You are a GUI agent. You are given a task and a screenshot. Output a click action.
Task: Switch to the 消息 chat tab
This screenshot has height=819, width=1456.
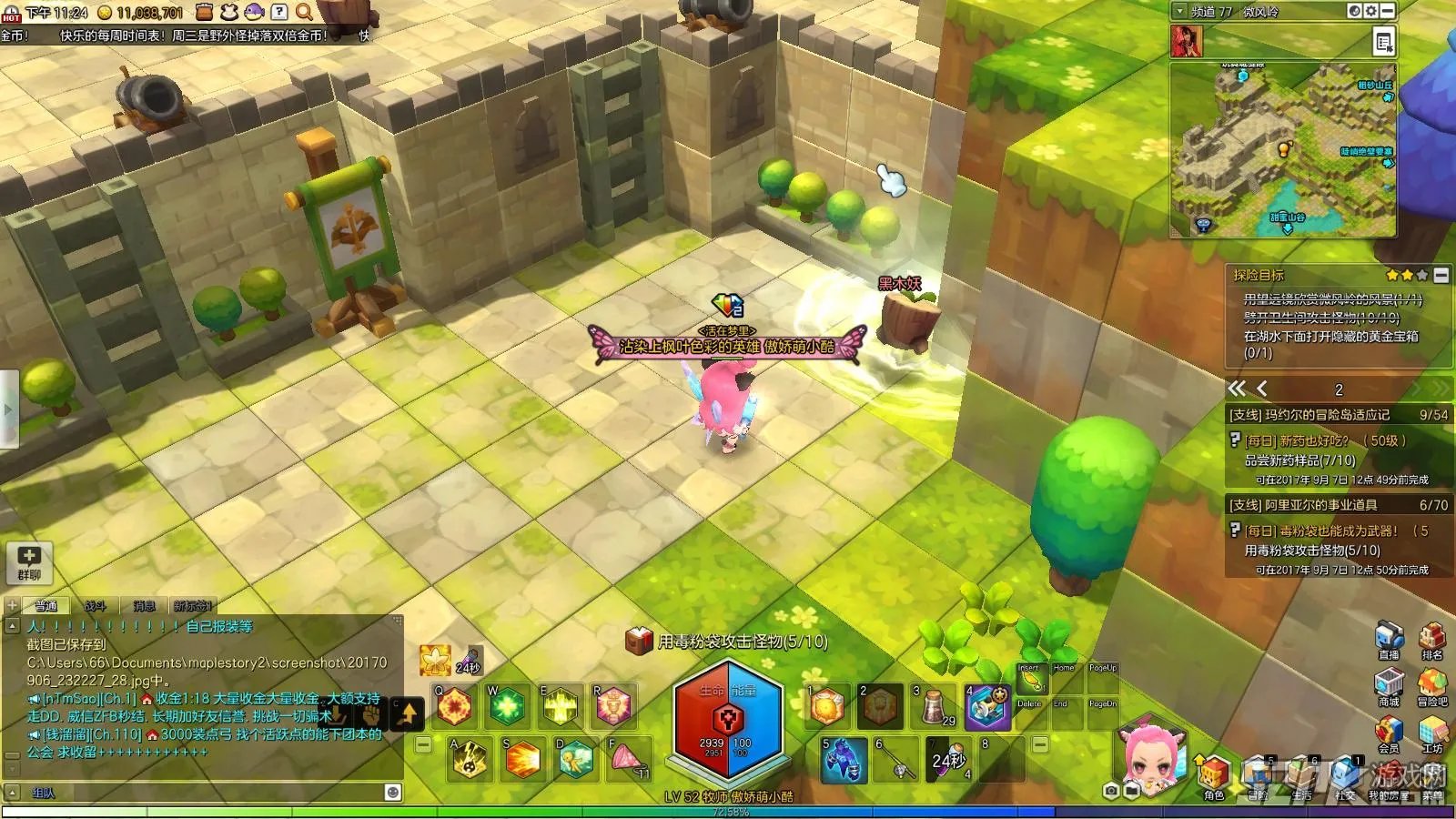tap(144, 605)
